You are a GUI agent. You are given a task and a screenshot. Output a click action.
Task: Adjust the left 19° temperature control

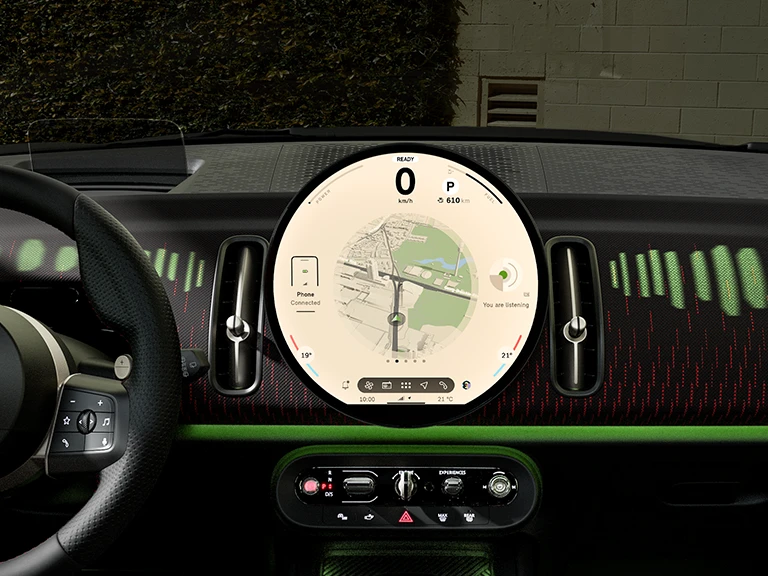tap(306, 353)
